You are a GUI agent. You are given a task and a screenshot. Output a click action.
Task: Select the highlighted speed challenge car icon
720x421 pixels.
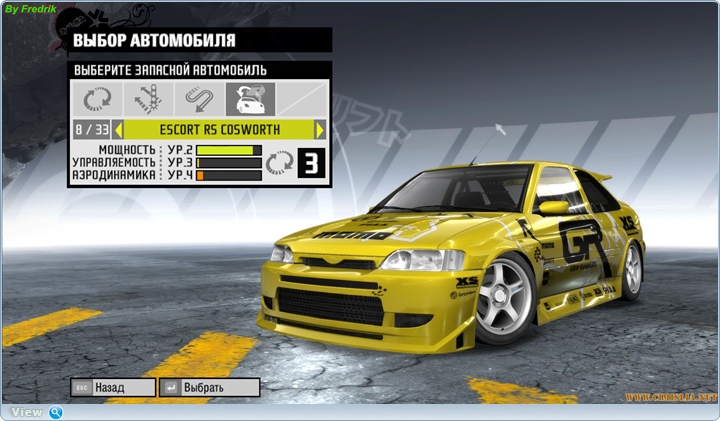coord(250,99)
